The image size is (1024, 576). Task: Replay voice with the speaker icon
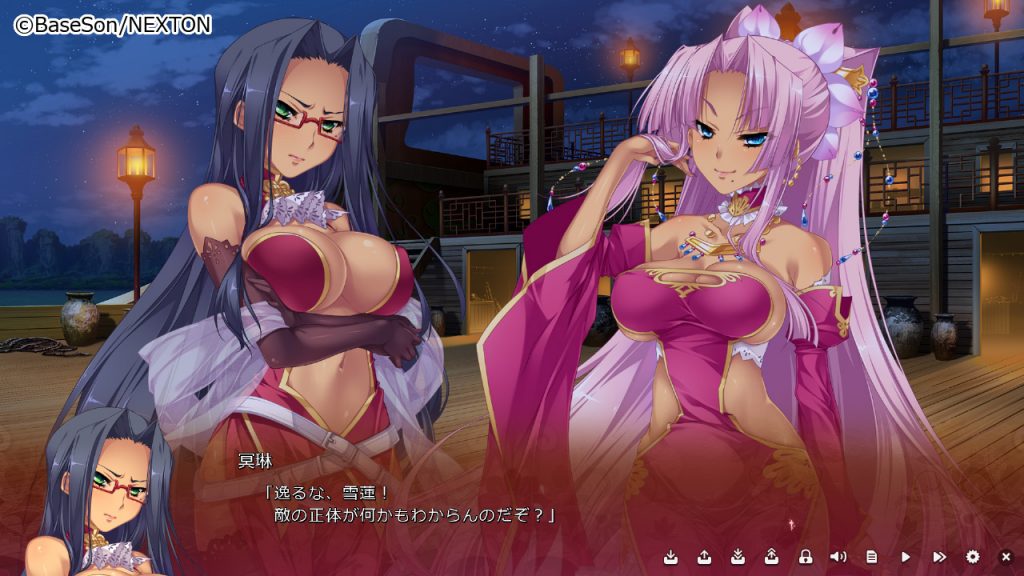(838, 557)
